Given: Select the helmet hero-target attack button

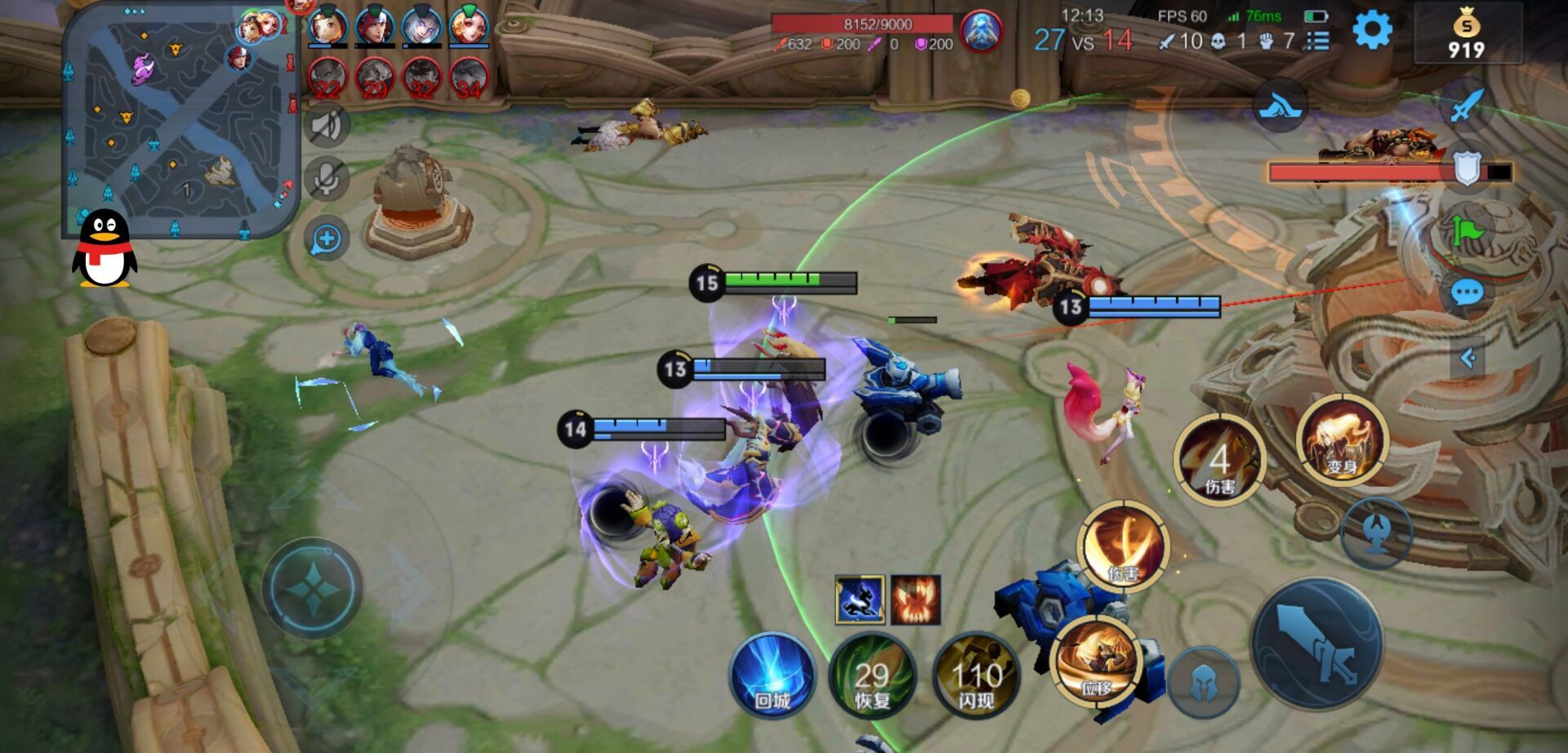Looking at the screenshot, I should (1202, 682).
